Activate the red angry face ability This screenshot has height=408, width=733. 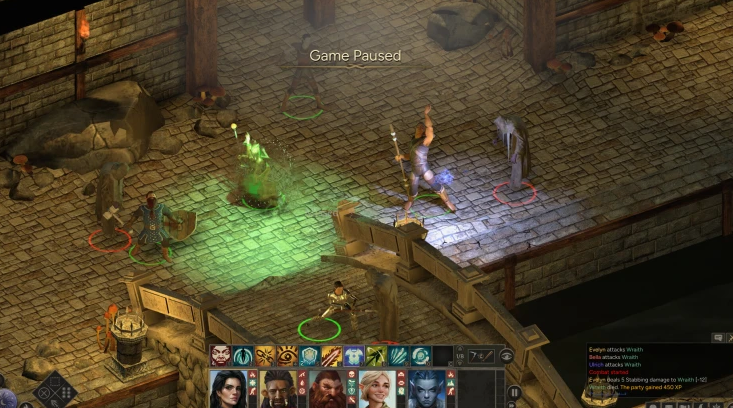(221, 356)
